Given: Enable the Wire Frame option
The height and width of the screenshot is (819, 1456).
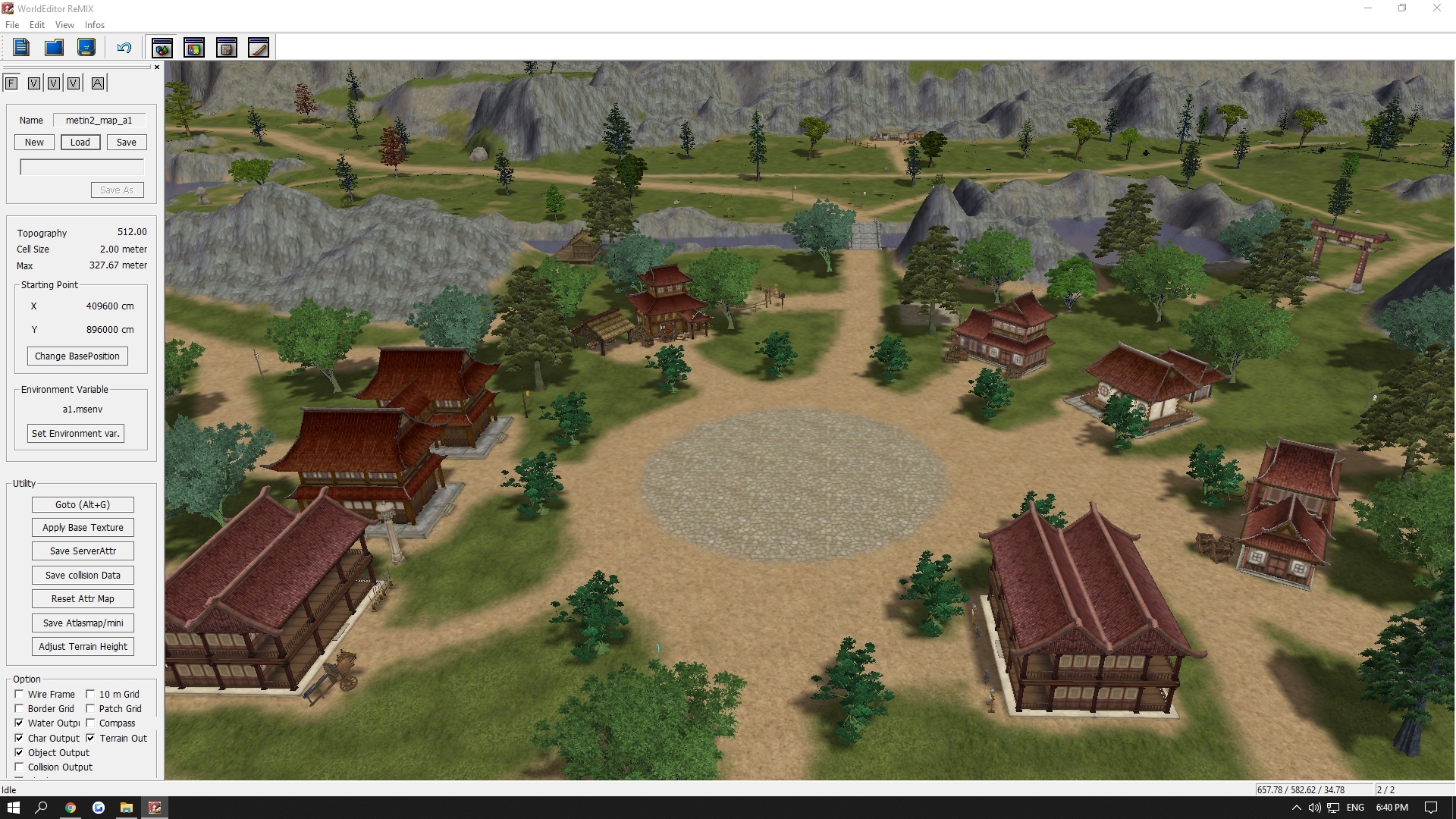Looking at the screenshot, I should click(19, 694).
